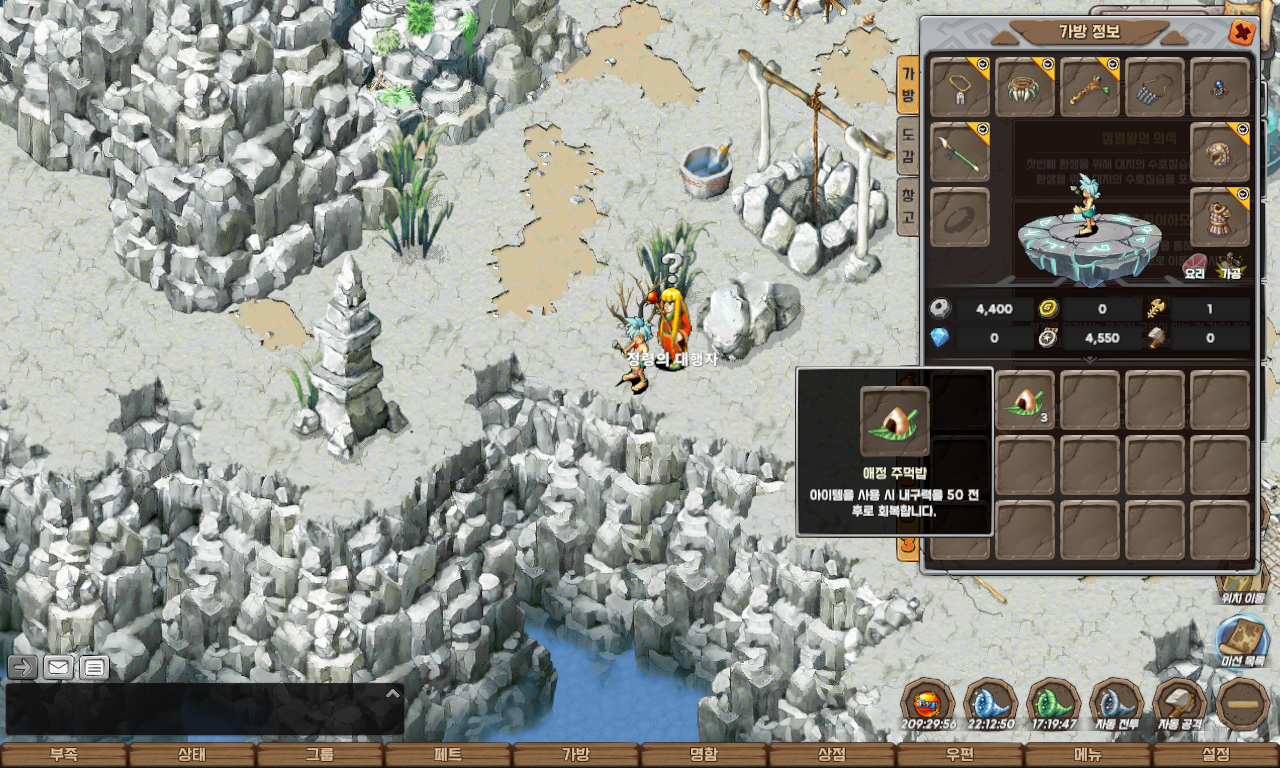This screenshot has width=1280, height=768.
Task: Open the mail envelope button above chat
Action: tap(58, 667)
